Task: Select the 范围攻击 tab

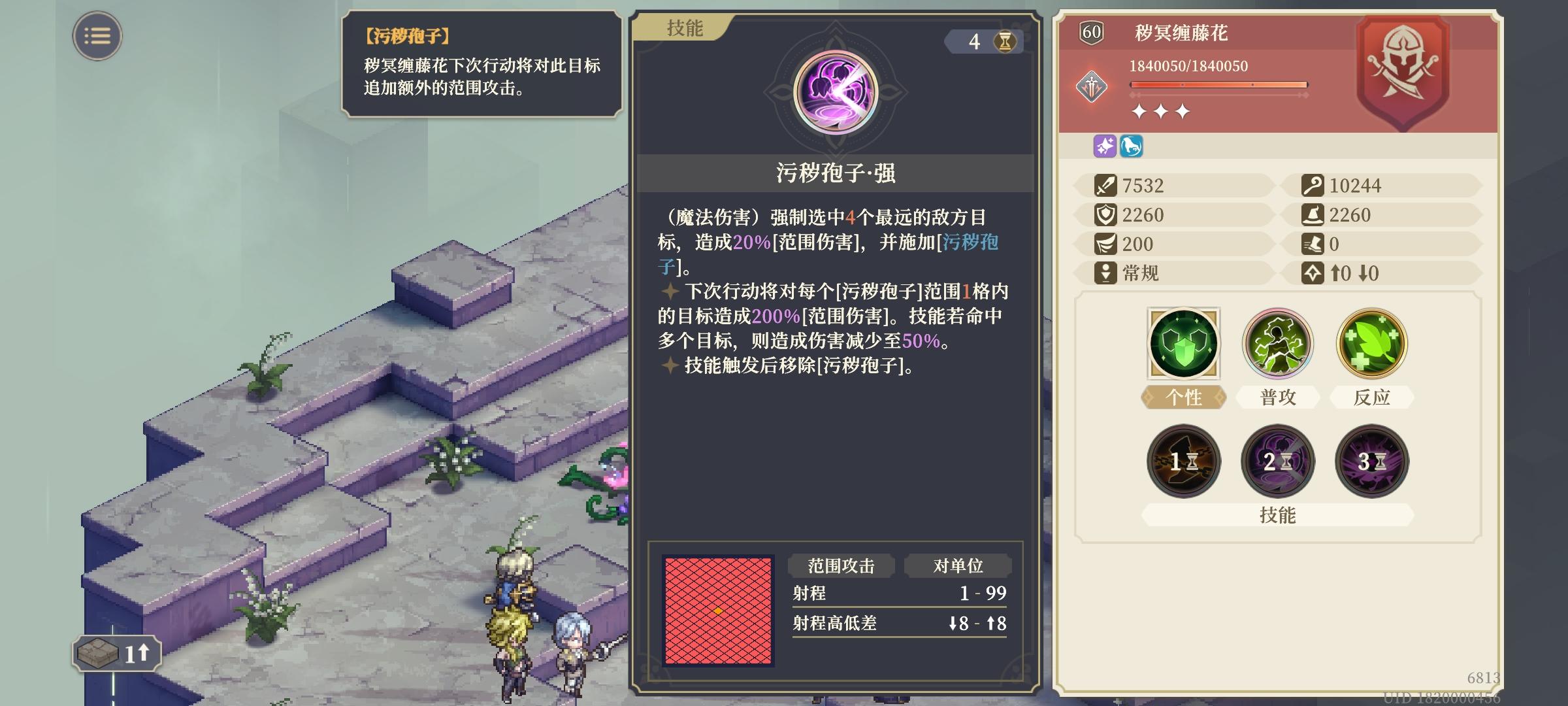Action: (842, 566)
